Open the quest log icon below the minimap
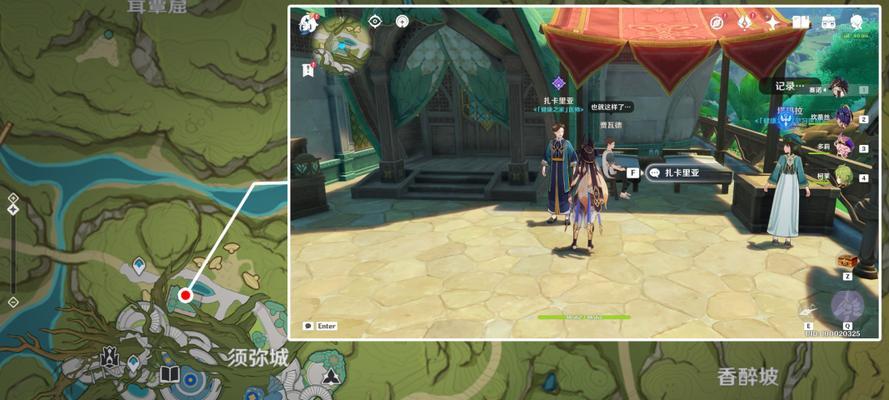 [x=308, y=69]
